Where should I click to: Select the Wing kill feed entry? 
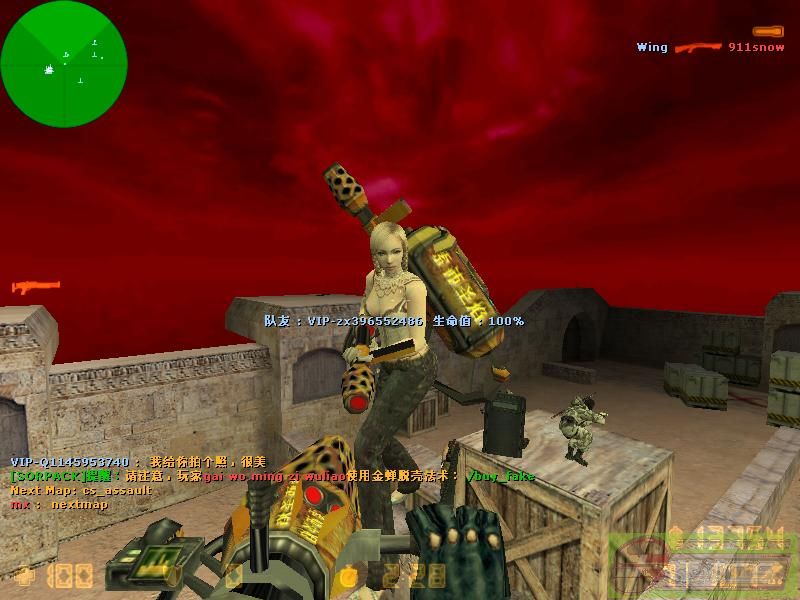(x=710, y=47)
